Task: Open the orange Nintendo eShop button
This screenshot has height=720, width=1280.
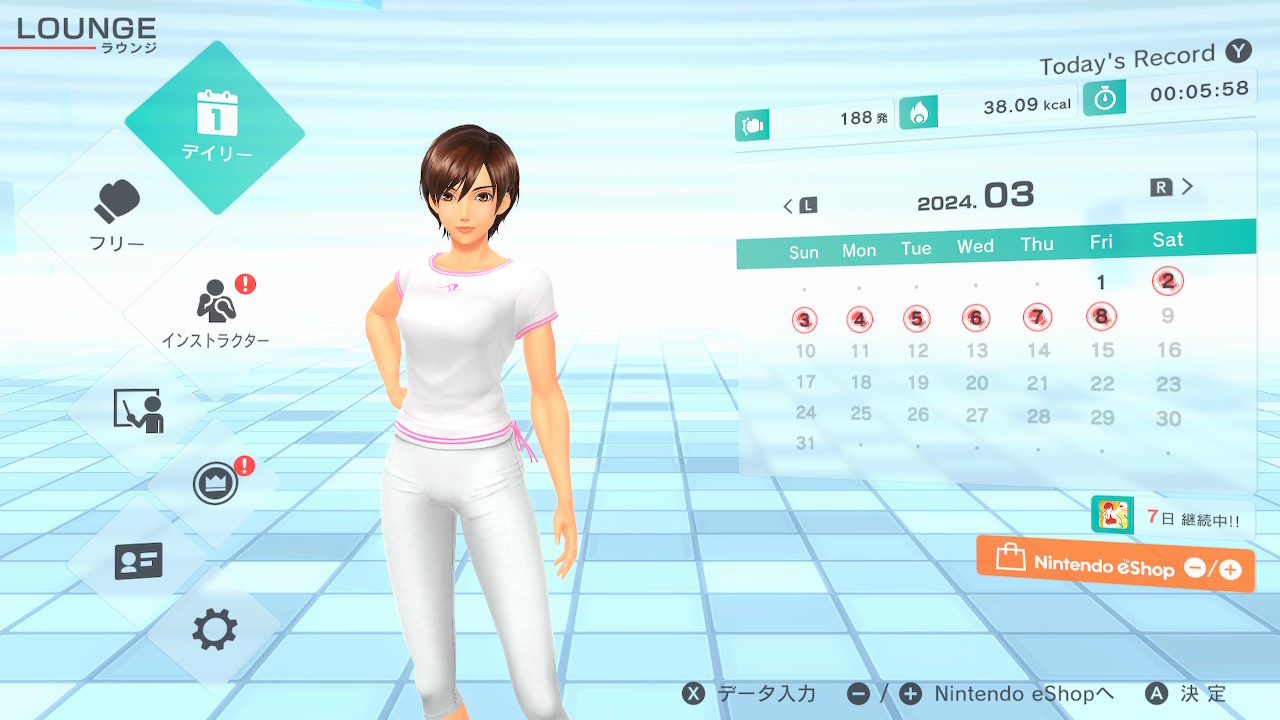Action: pos(1115,564)
